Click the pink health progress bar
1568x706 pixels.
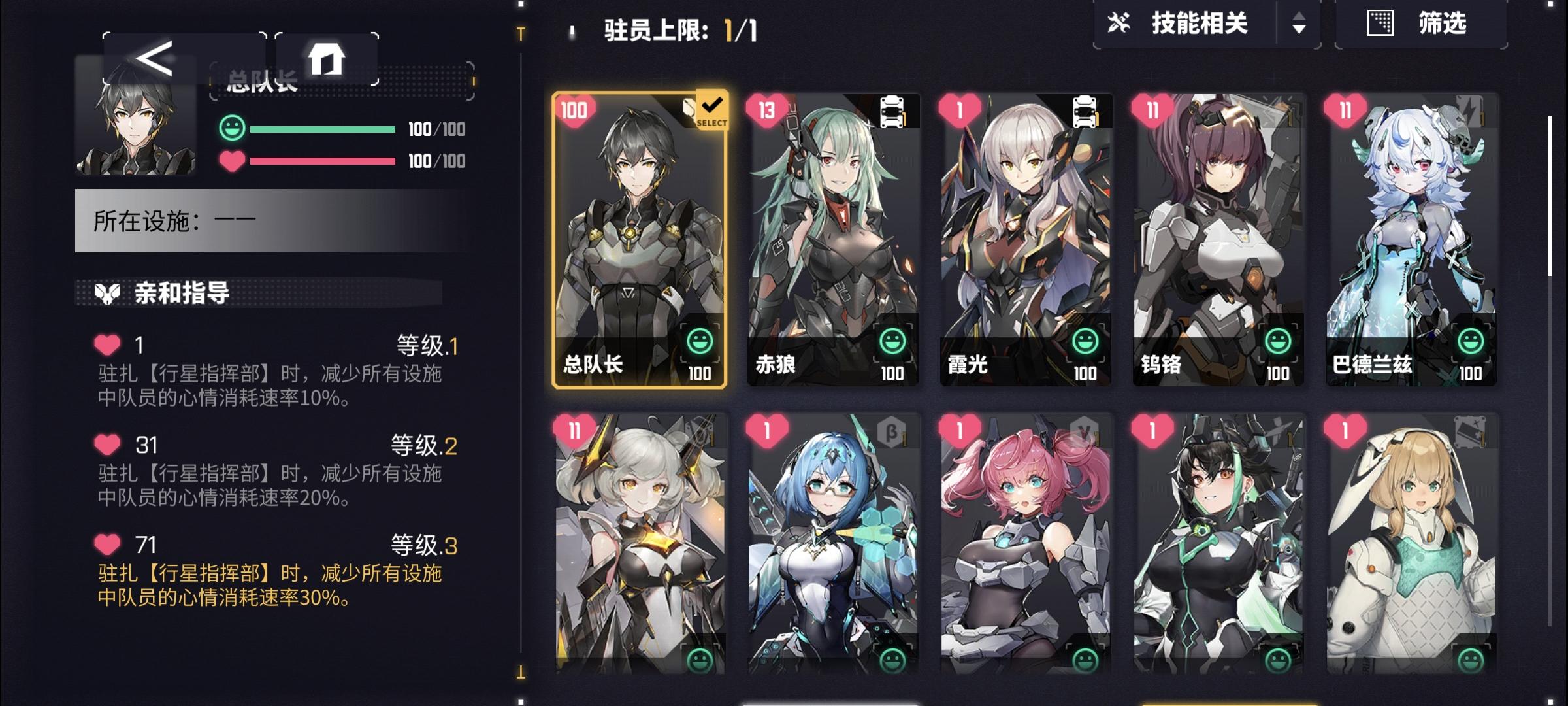tap(323, 159)
